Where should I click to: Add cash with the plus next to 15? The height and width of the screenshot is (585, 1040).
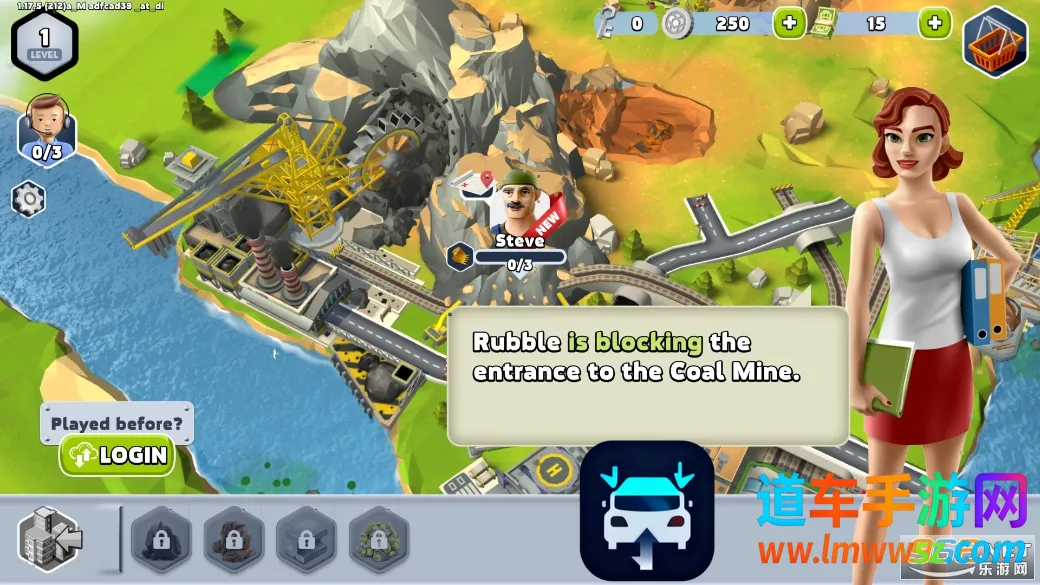coord(934,23)
